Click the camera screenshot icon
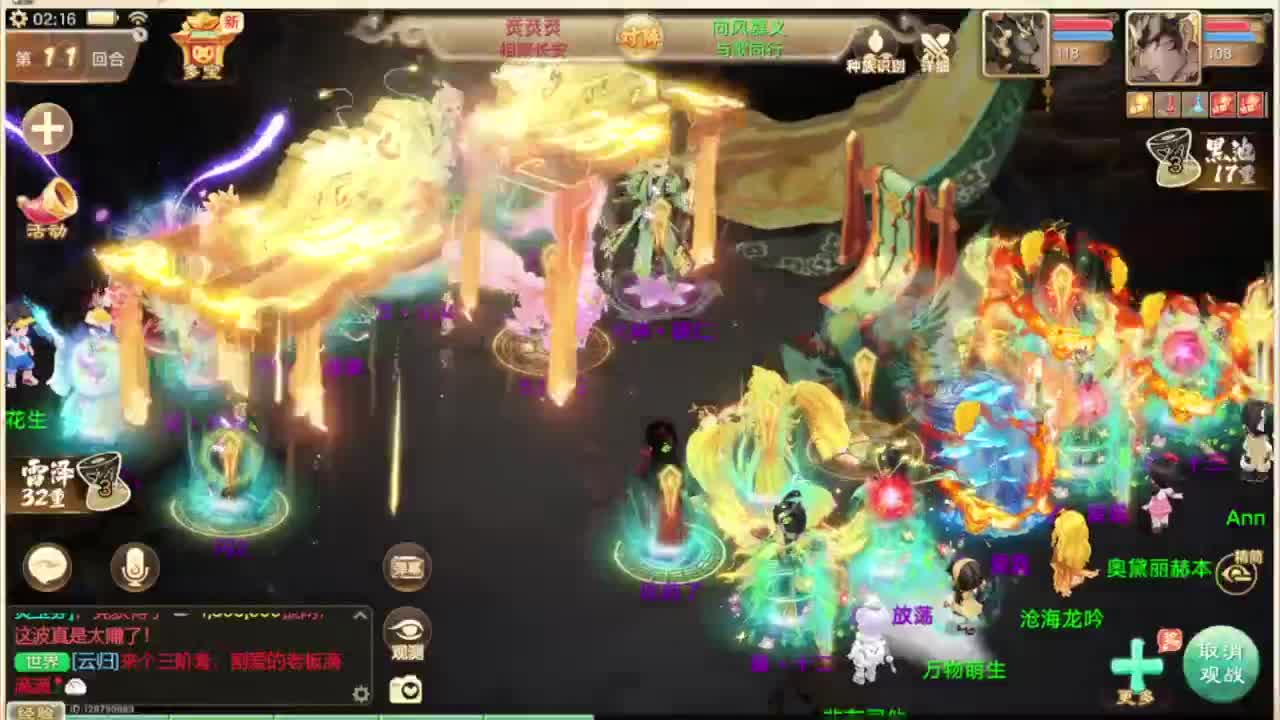1280x720 pixels. click(x=408, y=689)
